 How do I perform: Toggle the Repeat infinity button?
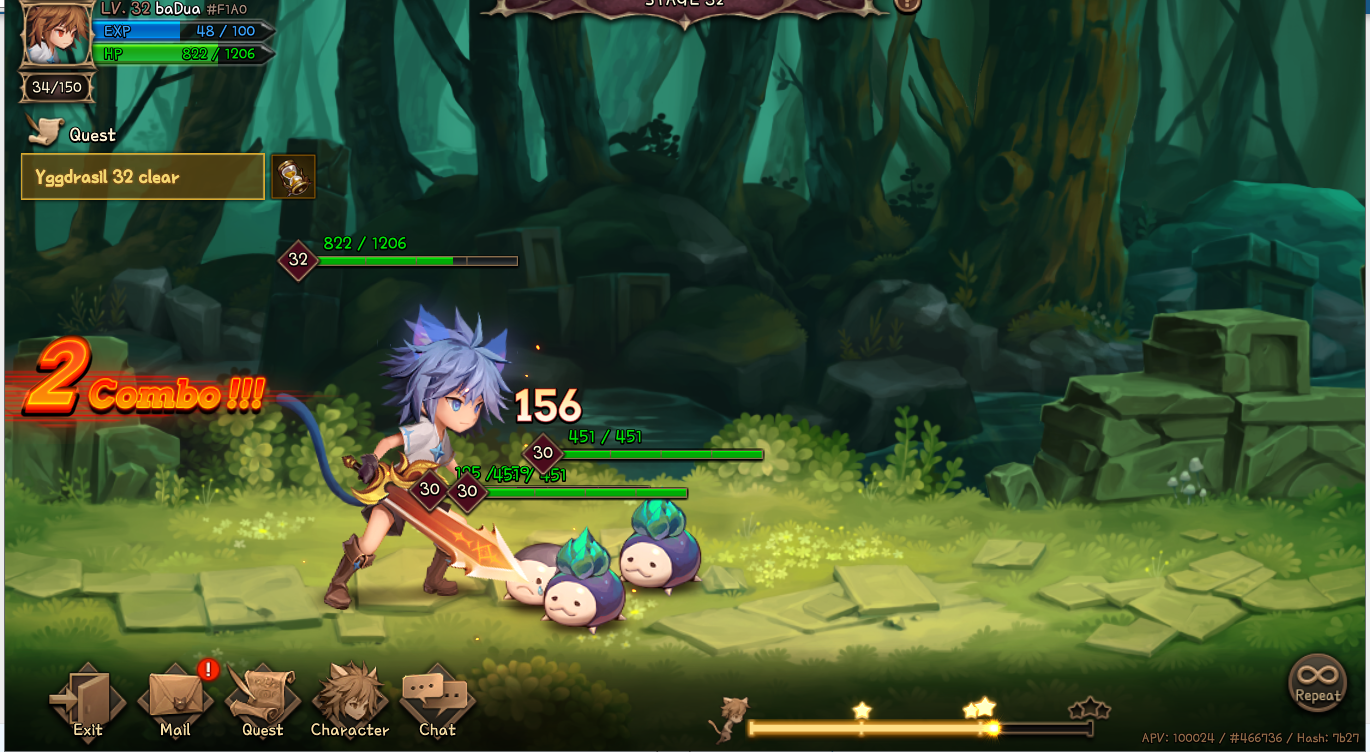1317,683
